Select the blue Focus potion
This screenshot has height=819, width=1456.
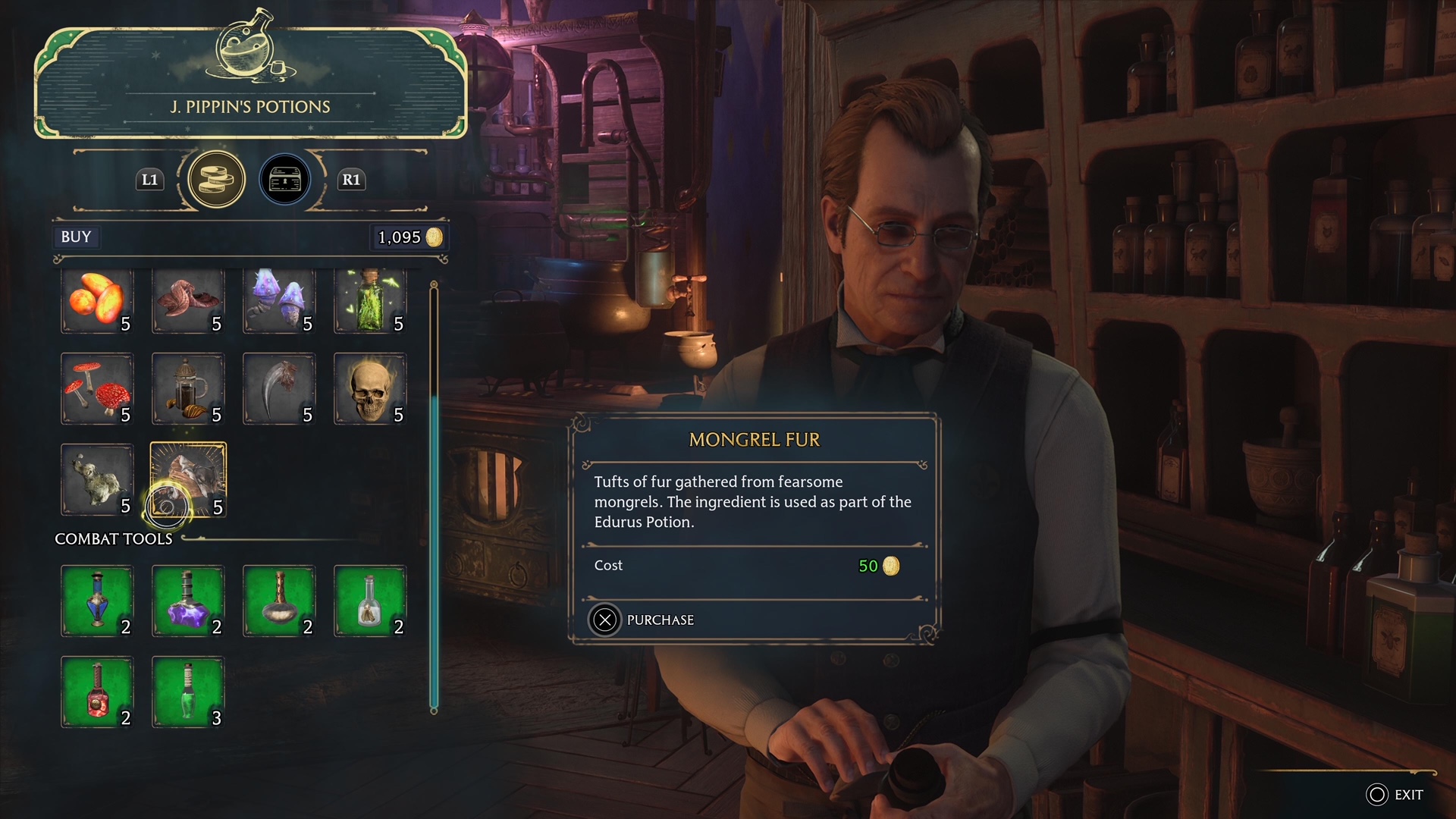97,601
